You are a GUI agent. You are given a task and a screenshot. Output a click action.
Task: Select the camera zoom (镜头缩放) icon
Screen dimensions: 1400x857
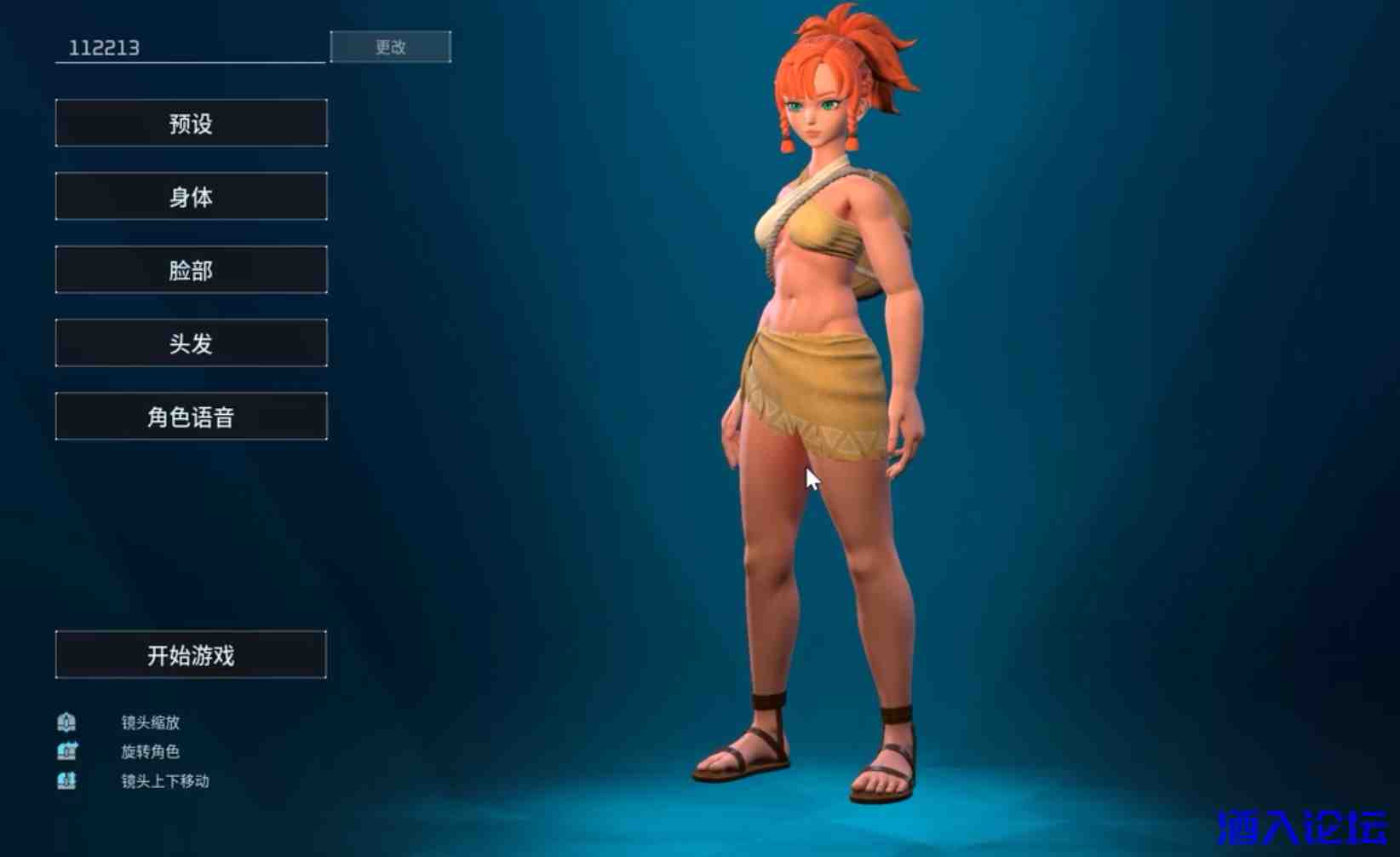point(67,721)
